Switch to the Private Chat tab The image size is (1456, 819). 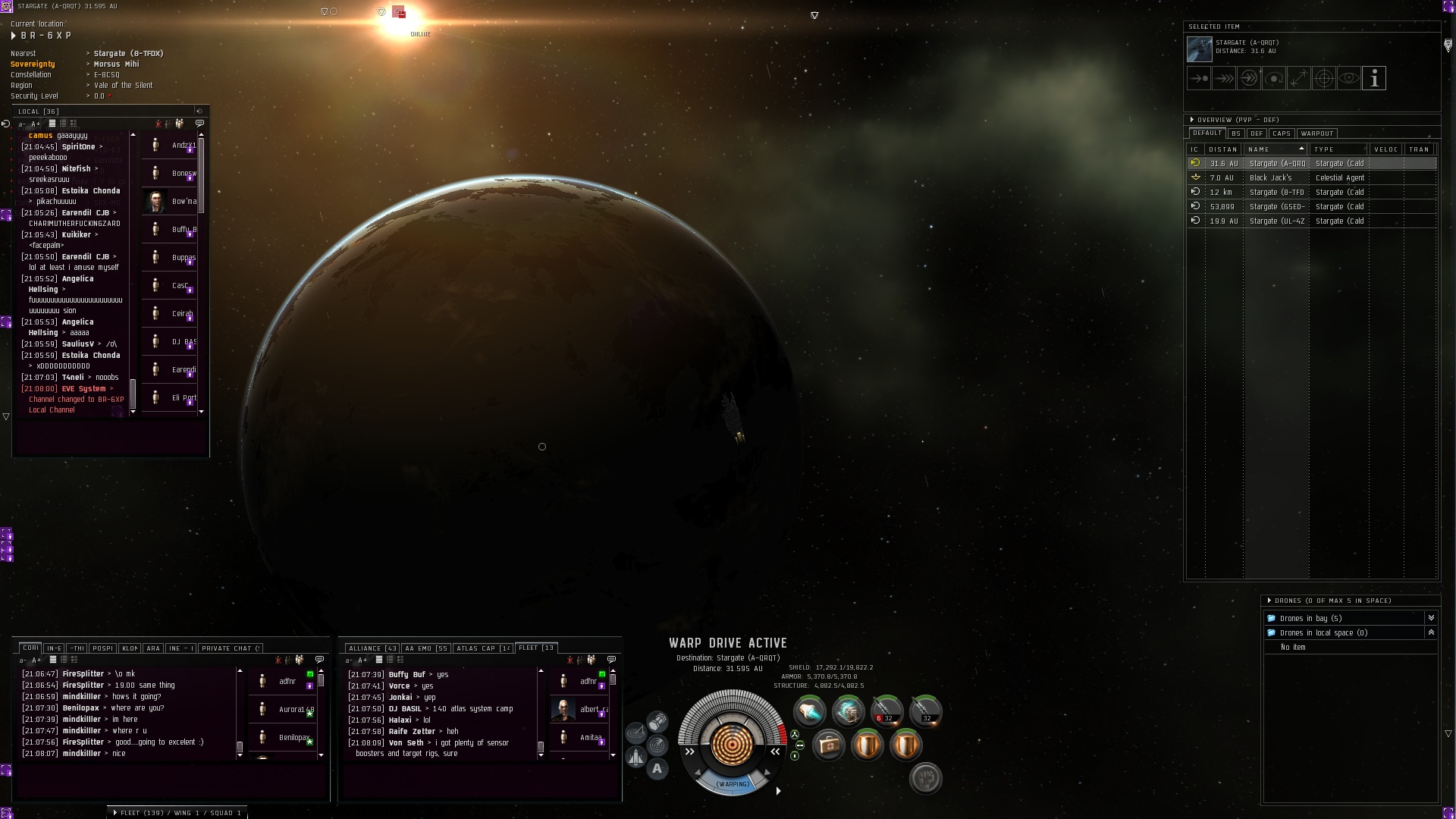pyautogui.click(x=231, y=648)
